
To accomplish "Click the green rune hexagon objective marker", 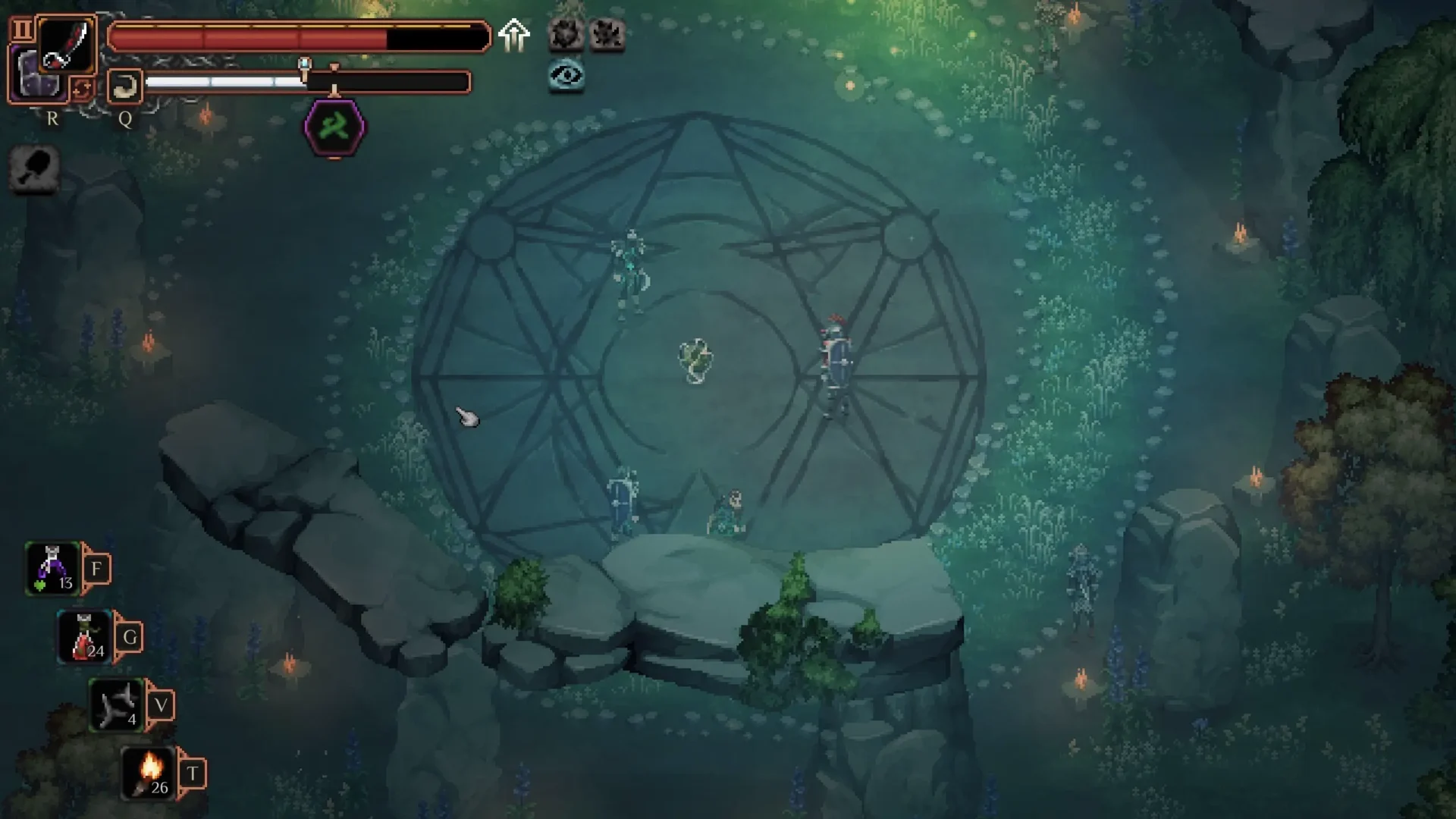I will click(x=334, y=128).
